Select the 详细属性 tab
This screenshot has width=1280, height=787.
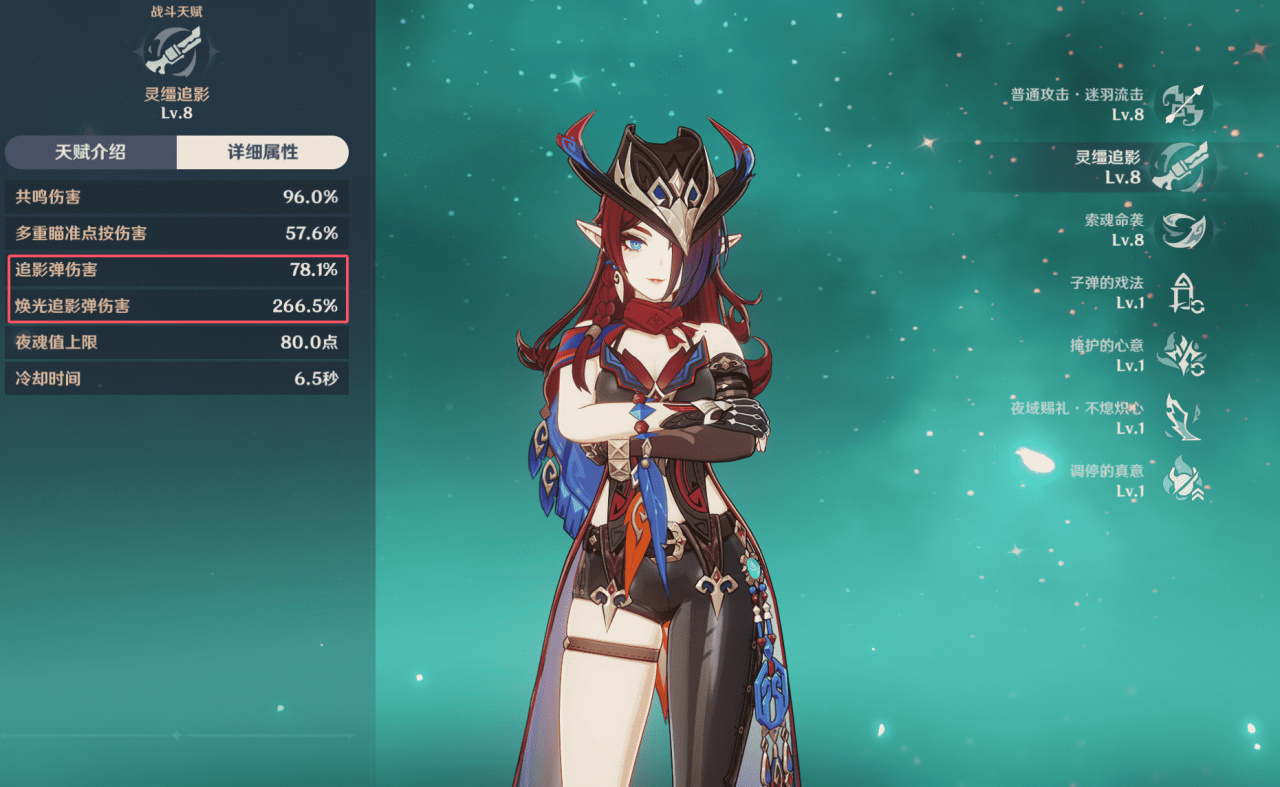coord(262,153)
